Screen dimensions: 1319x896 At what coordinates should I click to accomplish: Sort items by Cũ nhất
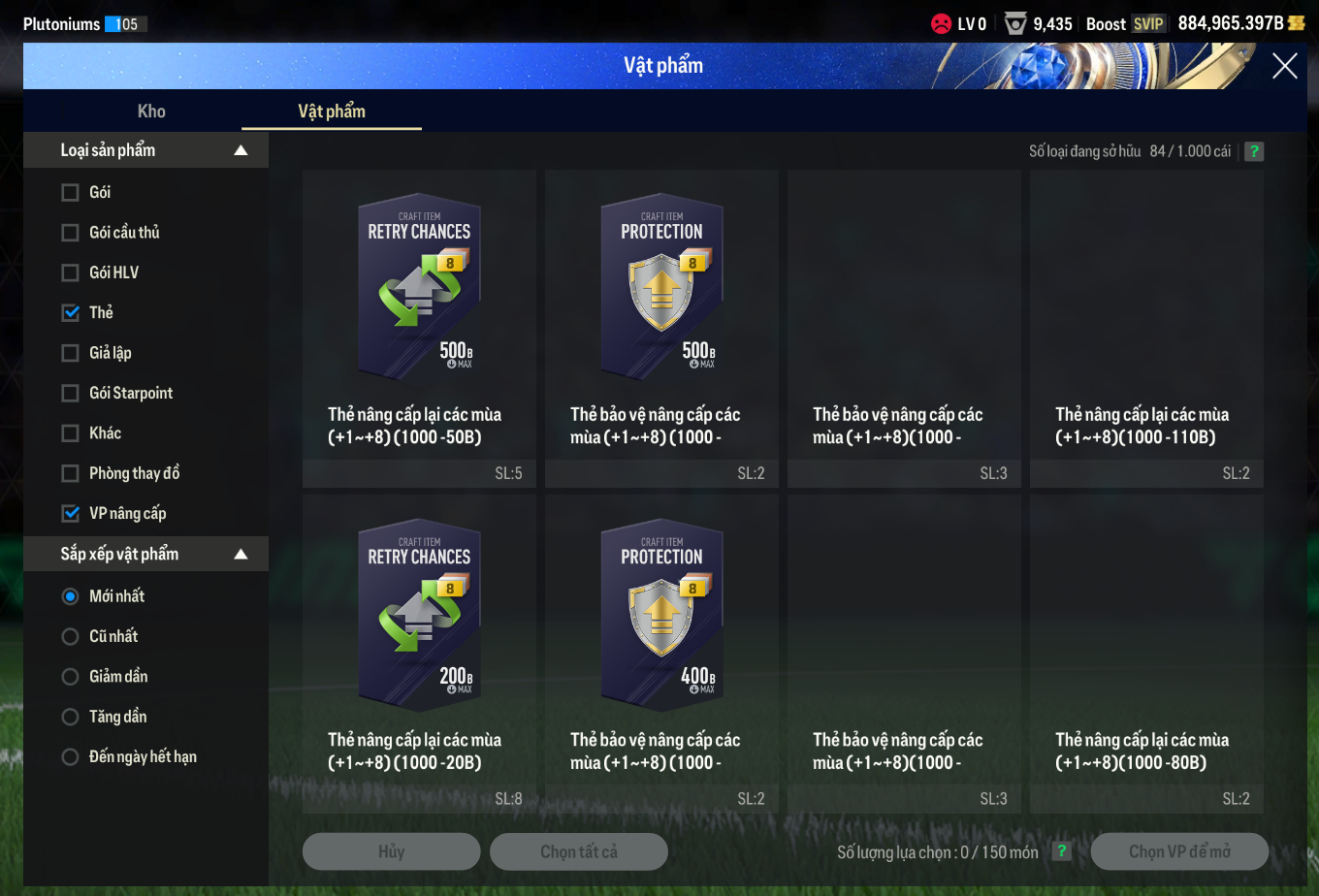click(71, 636)
